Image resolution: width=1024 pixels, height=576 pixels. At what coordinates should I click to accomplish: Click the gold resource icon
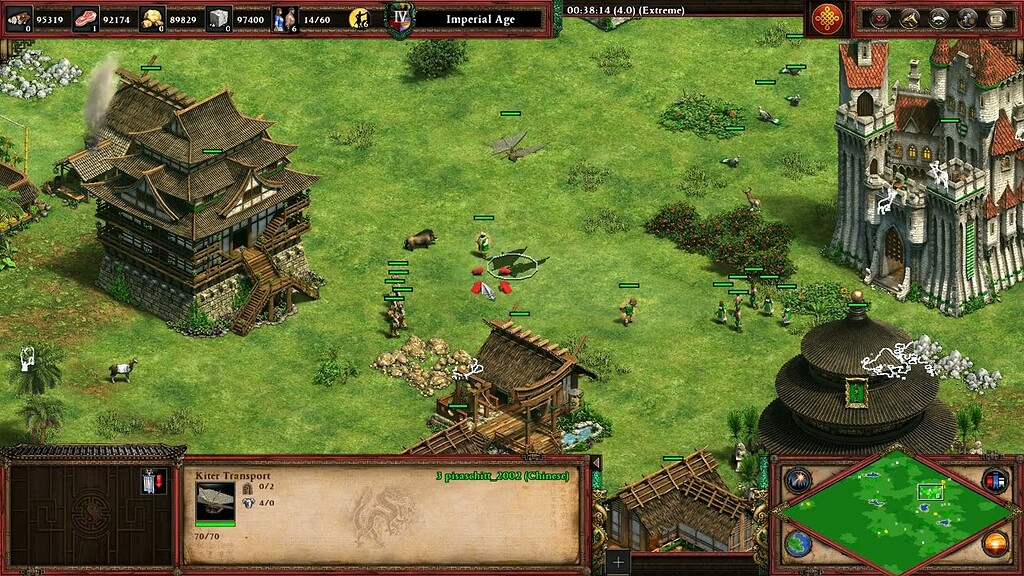point(152,18)
